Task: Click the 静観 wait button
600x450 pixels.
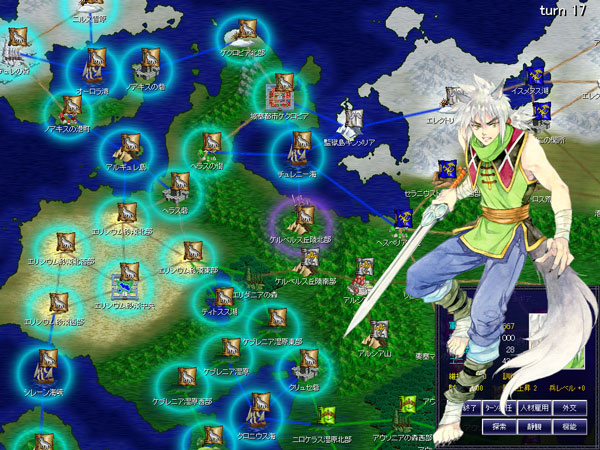Action: (x=537, y=426)
